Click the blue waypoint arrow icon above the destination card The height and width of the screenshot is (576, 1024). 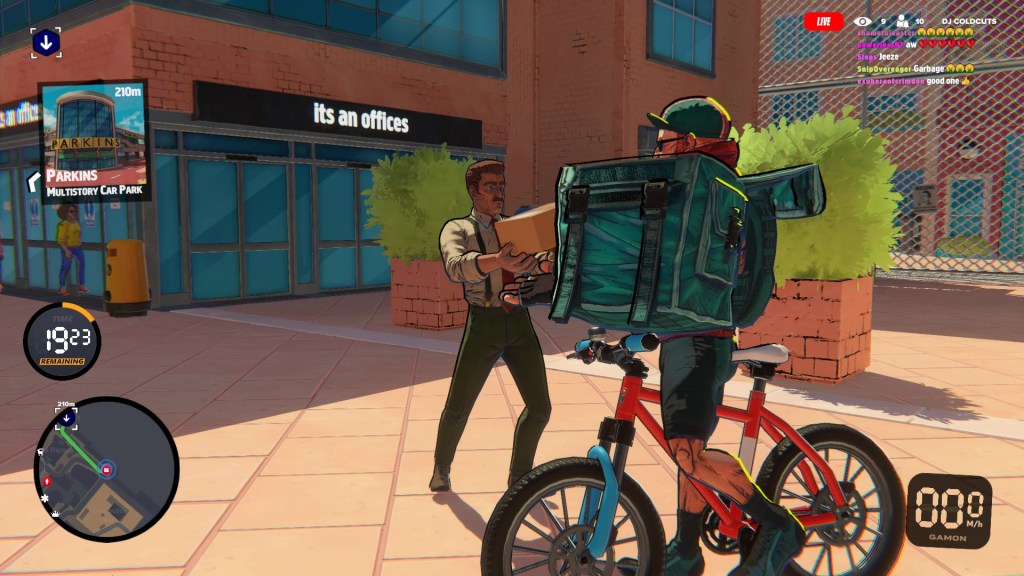pos(46,42)
